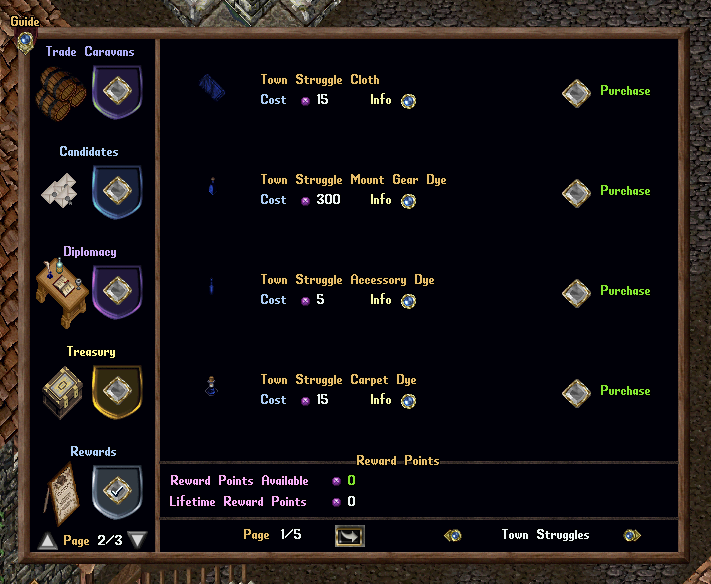Open the Treasury section
The image size is (711, 584).
(117, 391)
